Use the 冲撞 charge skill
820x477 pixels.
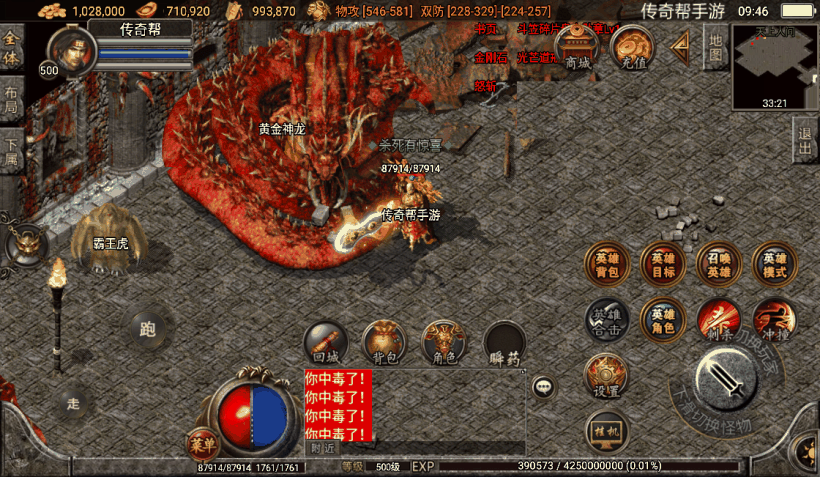pyautogui.click(x=775, y=319)
